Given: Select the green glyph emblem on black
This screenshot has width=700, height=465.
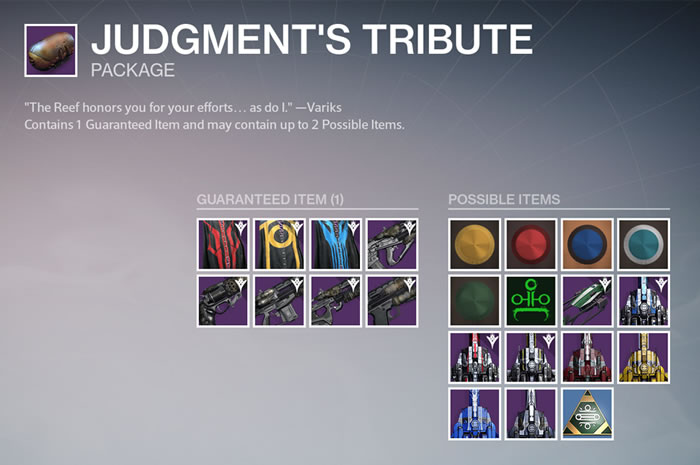Looking at the screenshot, I should pos(530,301).
